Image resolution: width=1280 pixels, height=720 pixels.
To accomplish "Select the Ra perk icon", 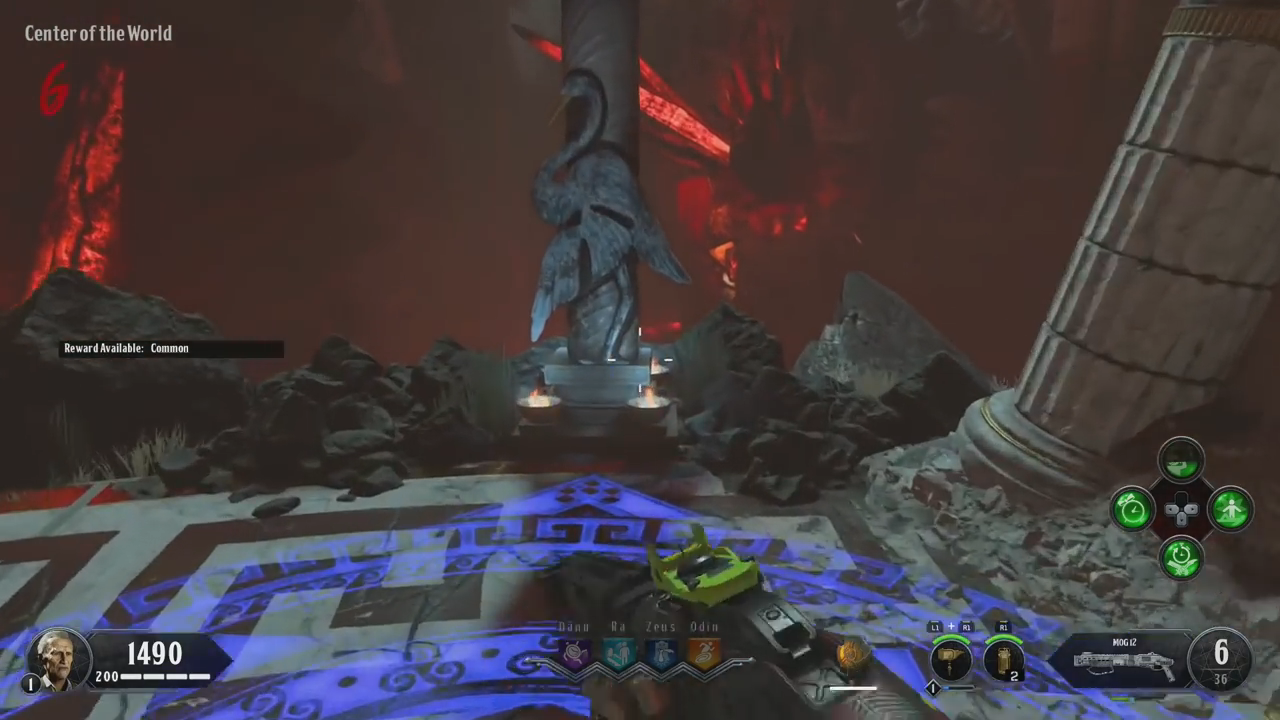I will pos(618,655).
